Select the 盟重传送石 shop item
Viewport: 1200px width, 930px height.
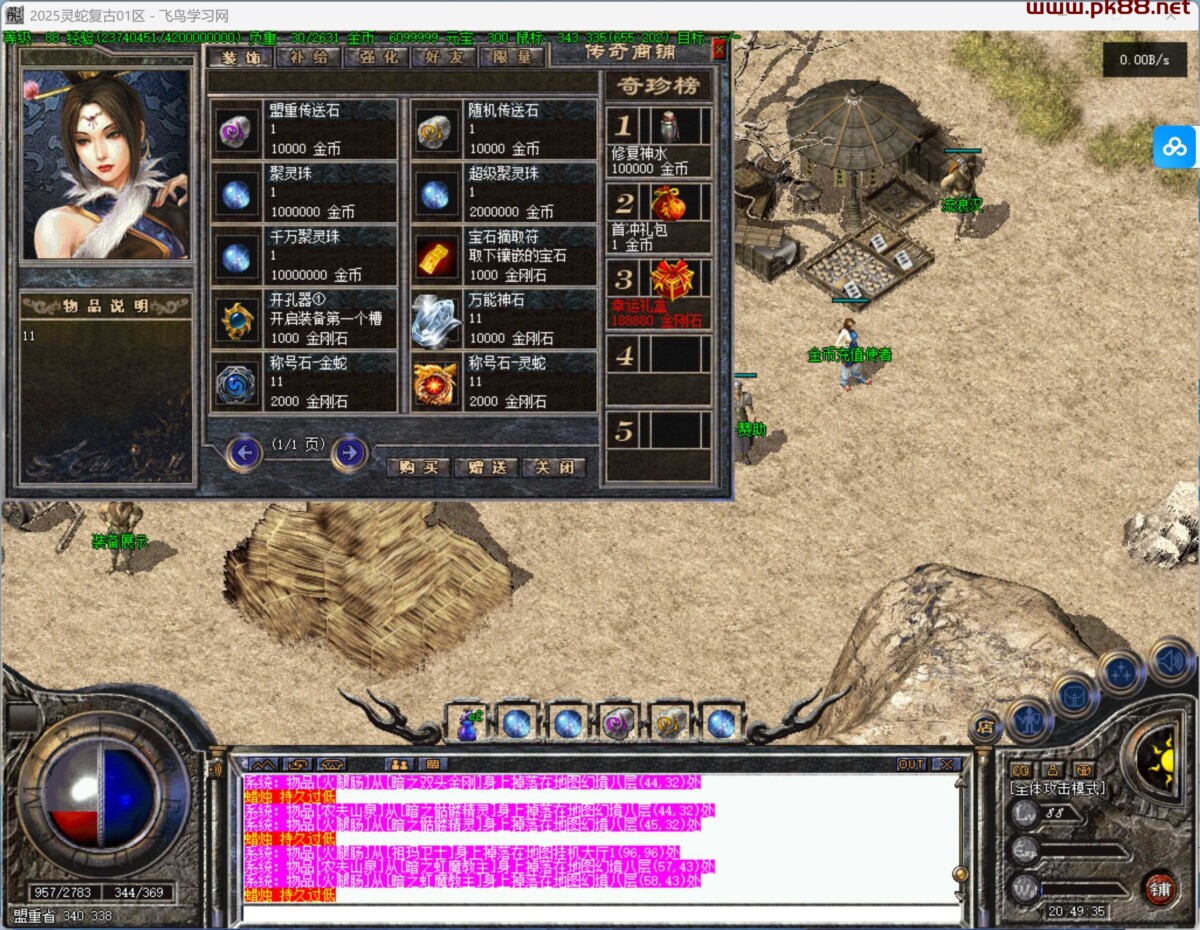(x=304, y=129)
